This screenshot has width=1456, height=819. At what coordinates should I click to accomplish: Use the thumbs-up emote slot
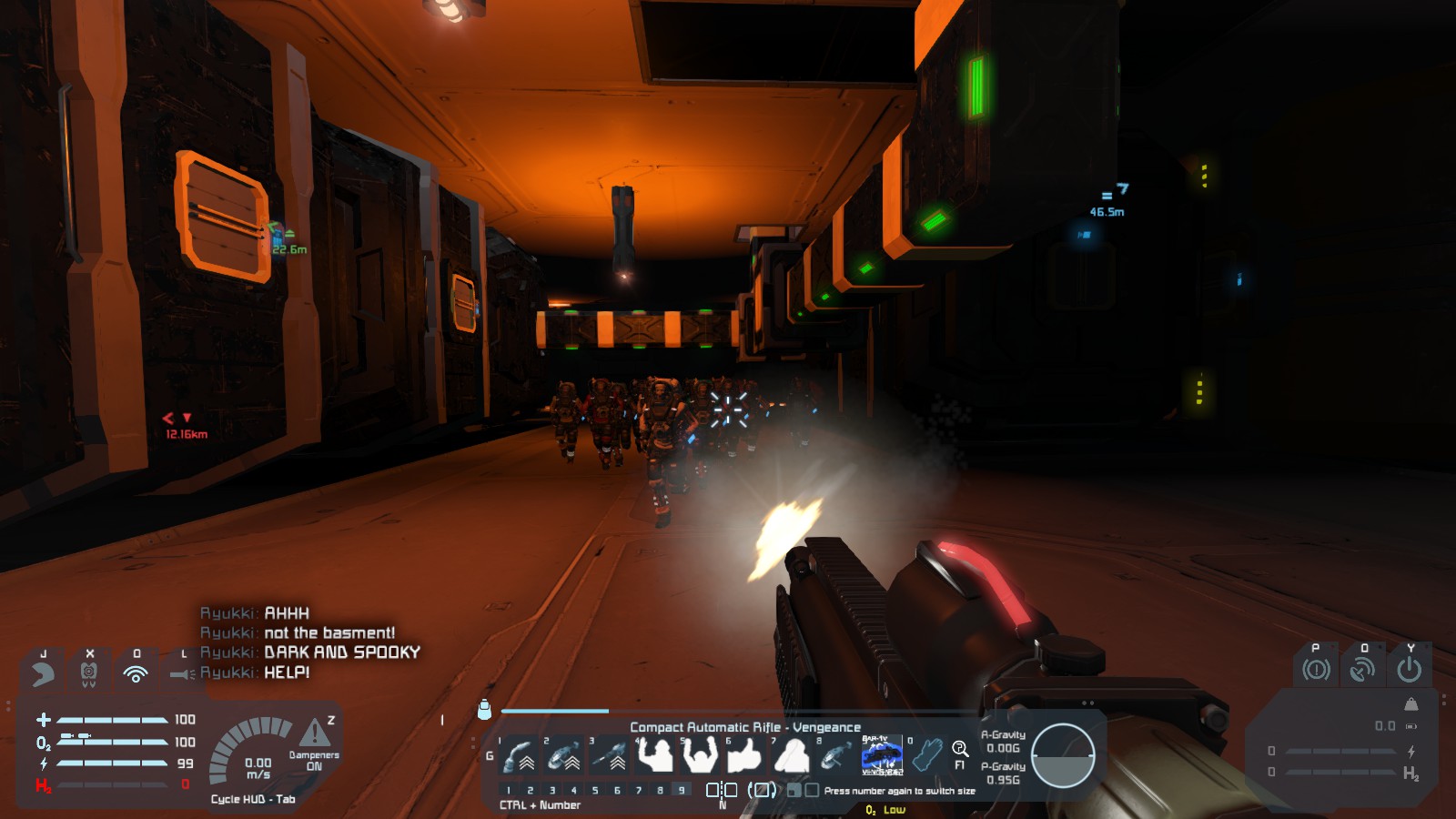[x=745, y=755]
